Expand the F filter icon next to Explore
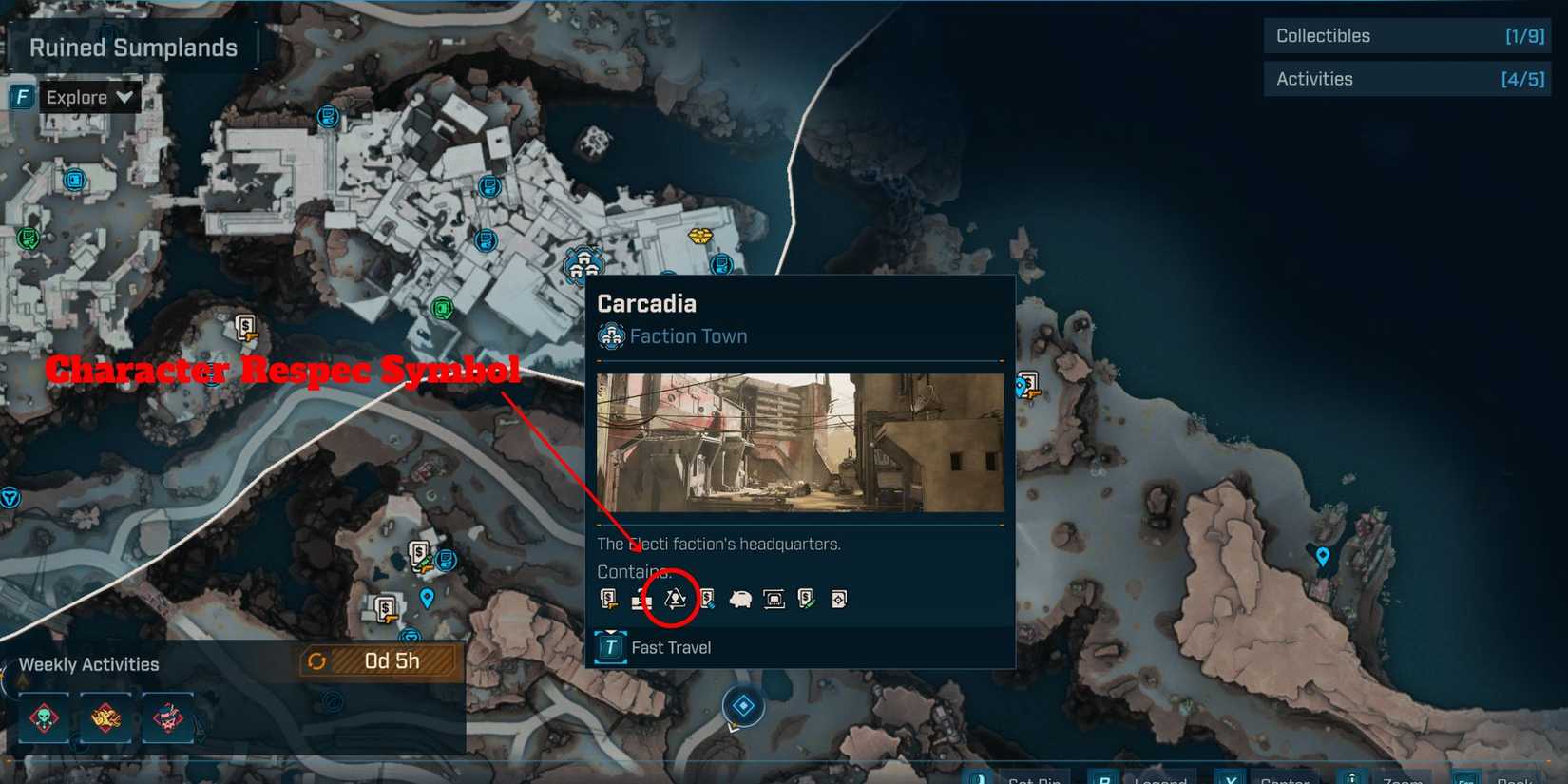 21,96
